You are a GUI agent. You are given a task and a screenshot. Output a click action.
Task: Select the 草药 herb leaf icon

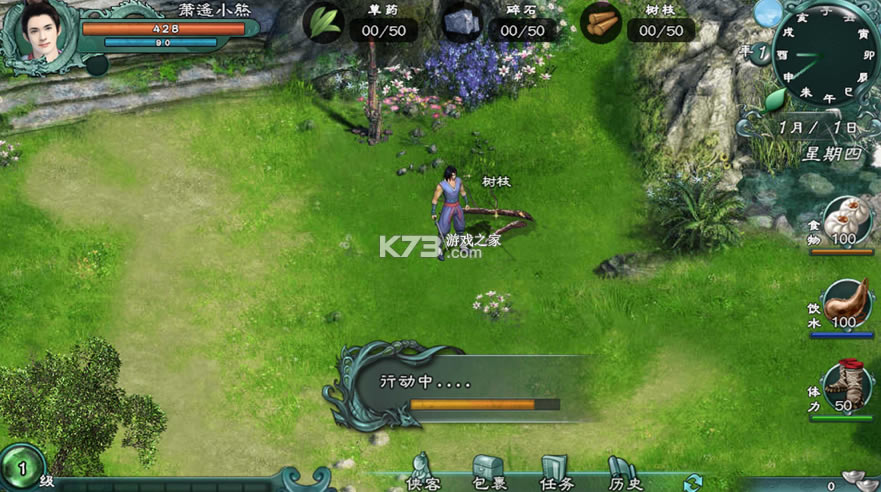(323, 23)
